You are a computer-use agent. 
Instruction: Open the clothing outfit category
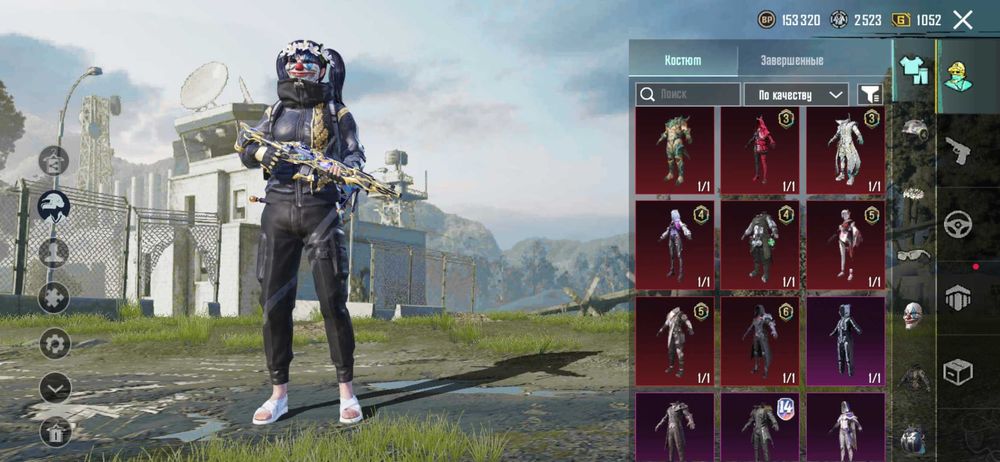tap(913, 70)
